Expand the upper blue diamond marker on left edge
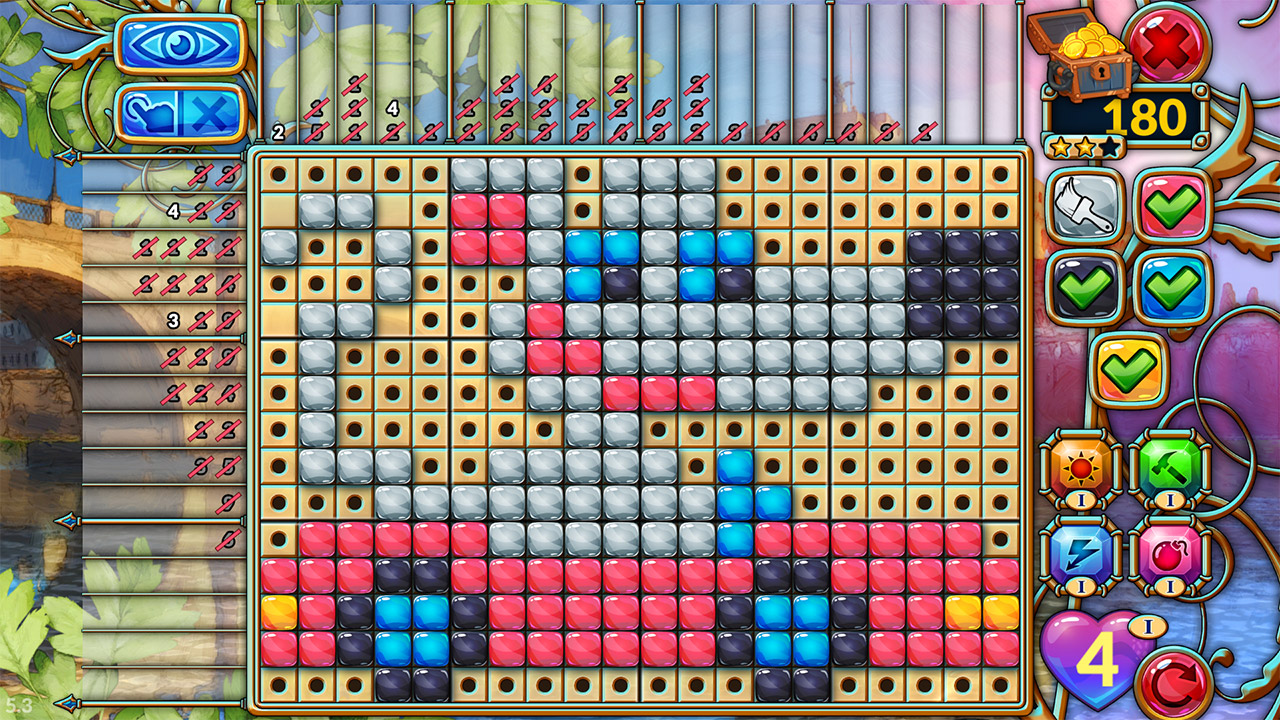Image resolution: width=1280 pixels, height=720 pixels. click(68, 338)
